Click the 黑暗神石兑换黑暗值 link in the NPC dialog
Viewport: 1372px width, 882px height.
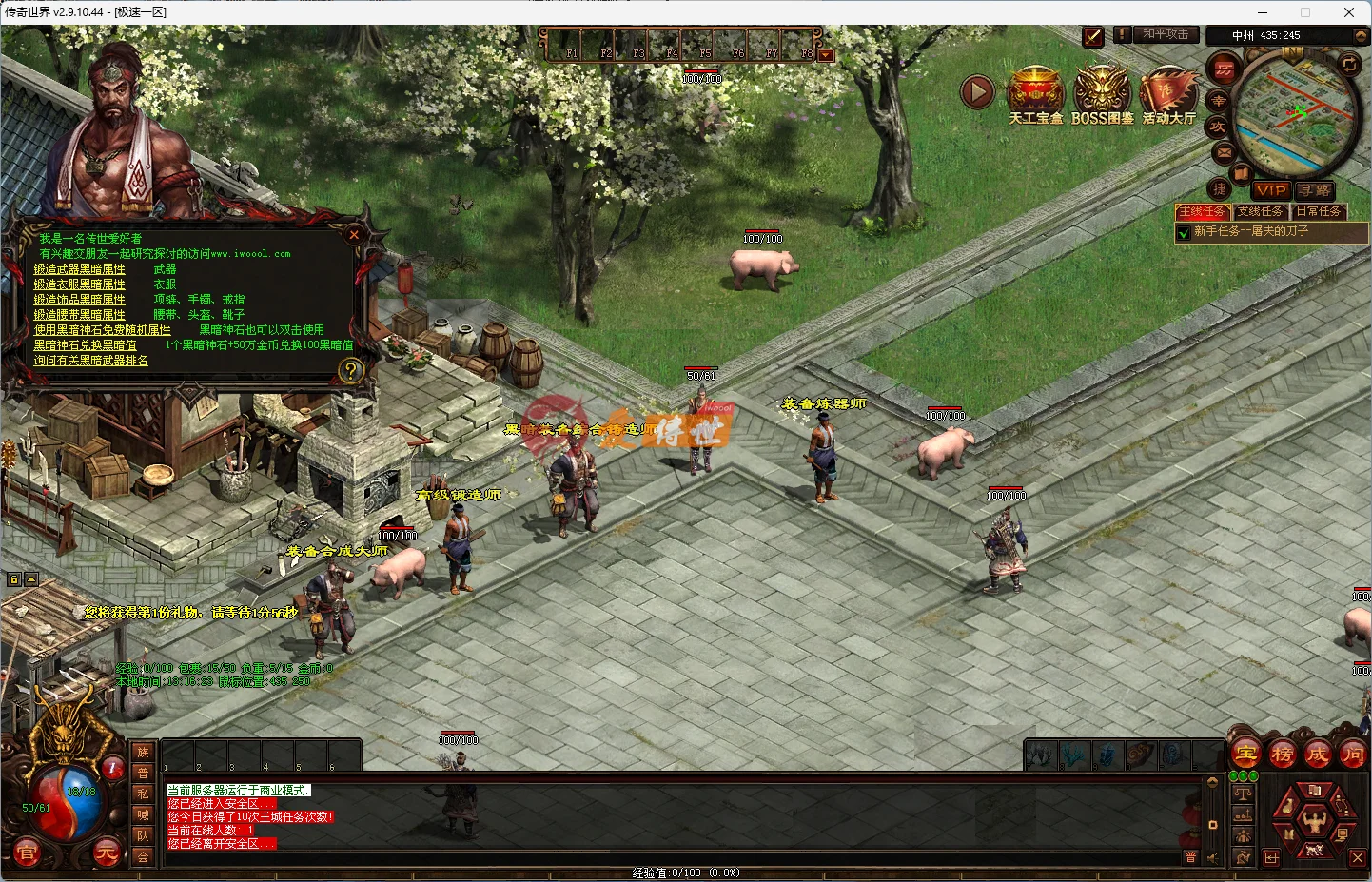pos(83,344)
